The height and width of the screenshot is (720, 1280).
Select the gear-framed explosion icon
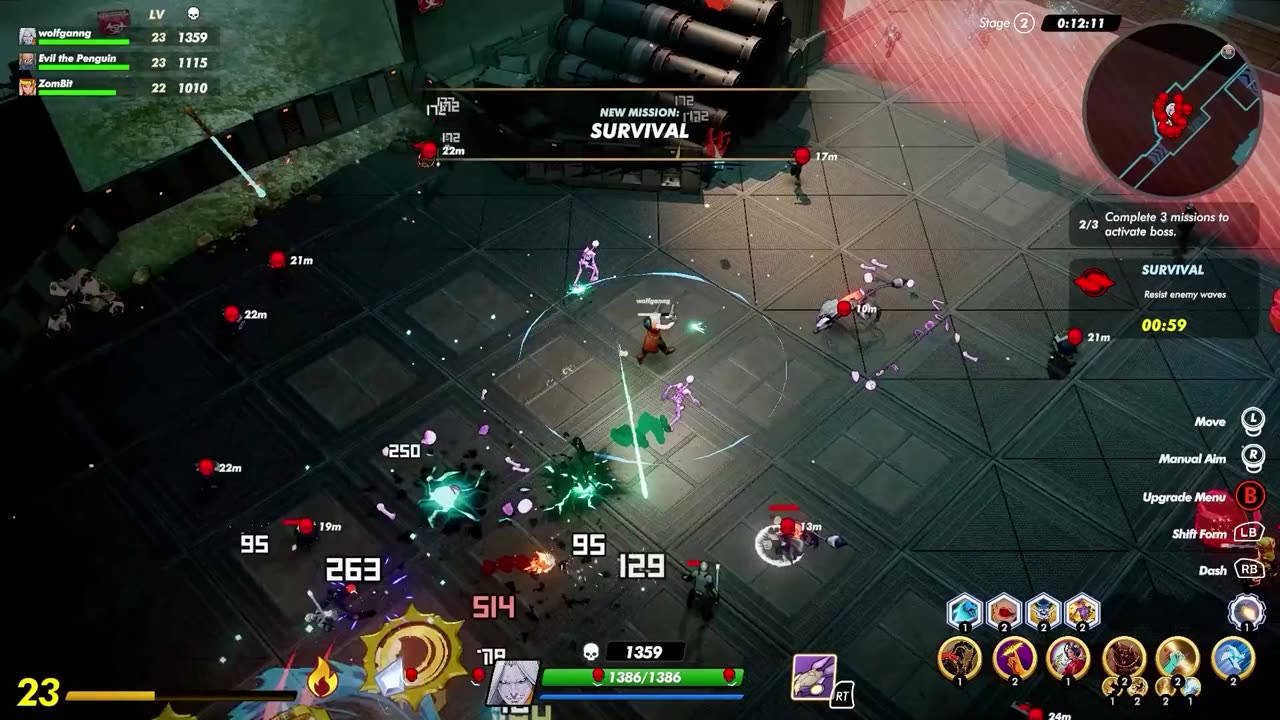coord(1247,611)
